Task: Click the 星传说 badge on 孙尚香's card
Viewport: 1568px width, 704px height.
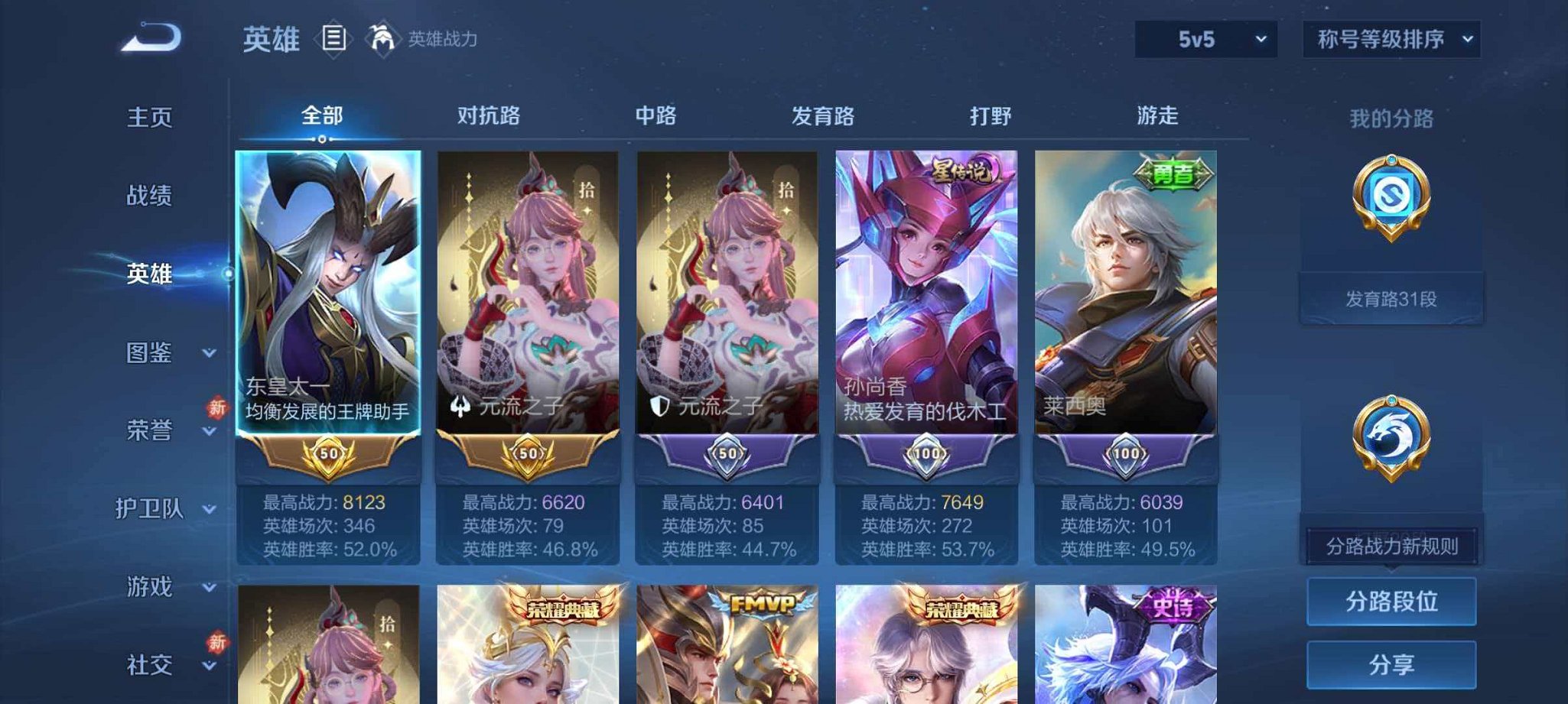Action: 962,168
